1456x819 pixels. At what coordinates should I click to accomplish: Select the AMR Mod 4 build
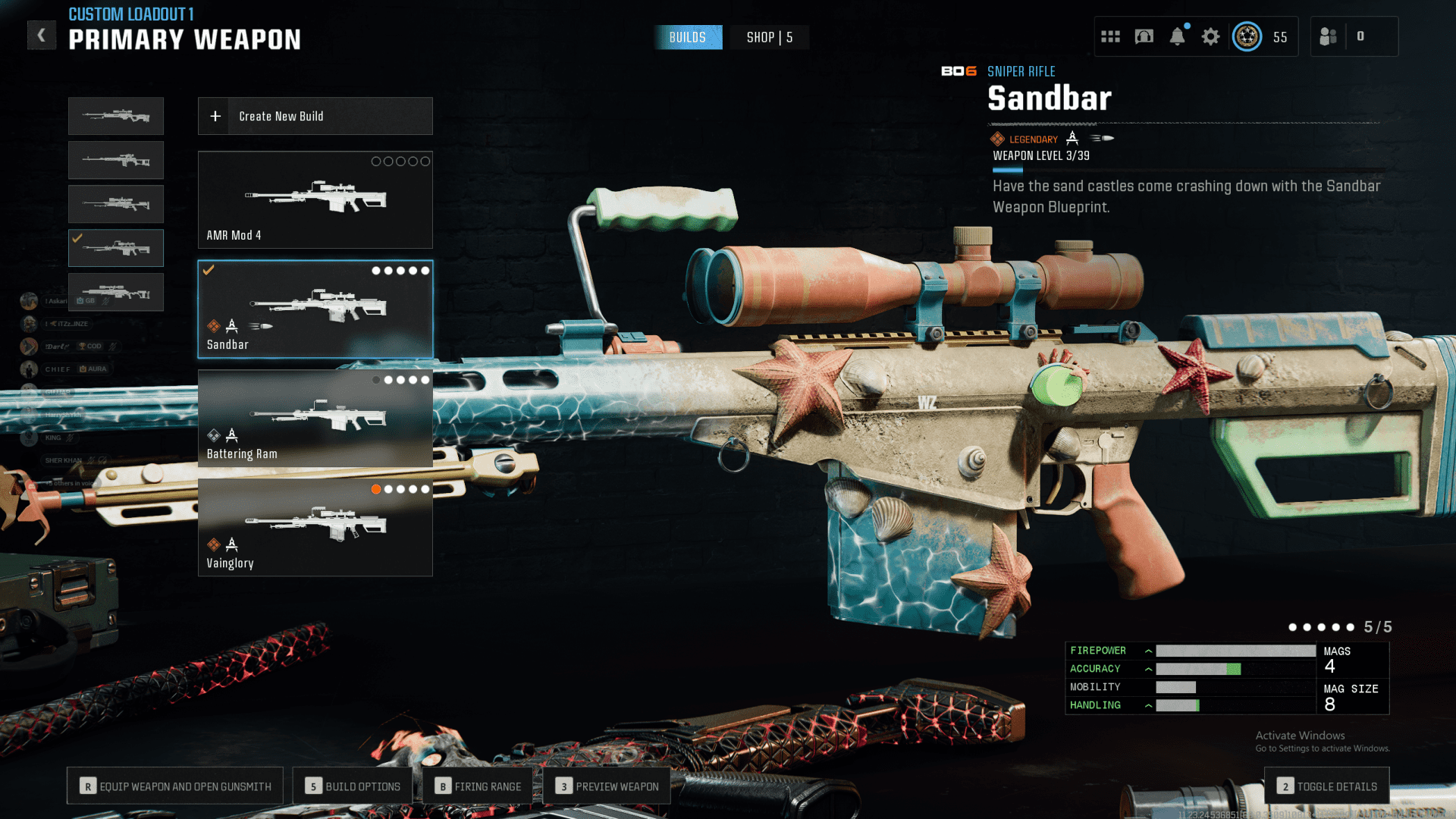pyautogui.click(x=315, y=200)
